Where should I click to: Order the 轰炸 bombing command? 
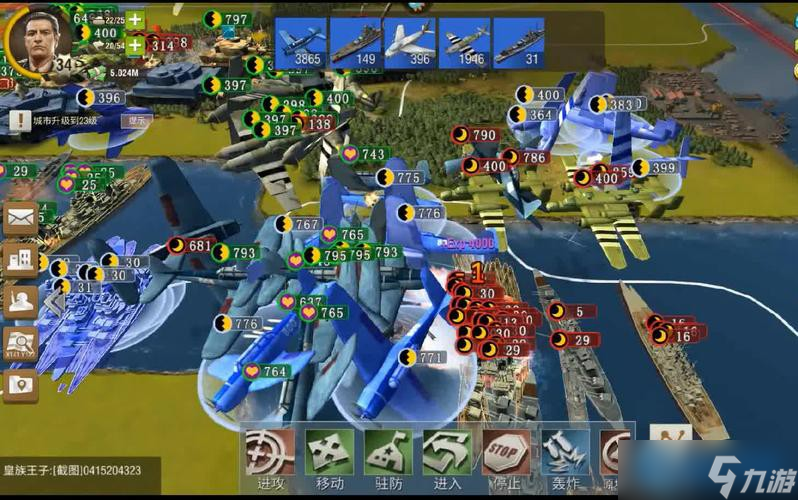[x=565, y=460]
